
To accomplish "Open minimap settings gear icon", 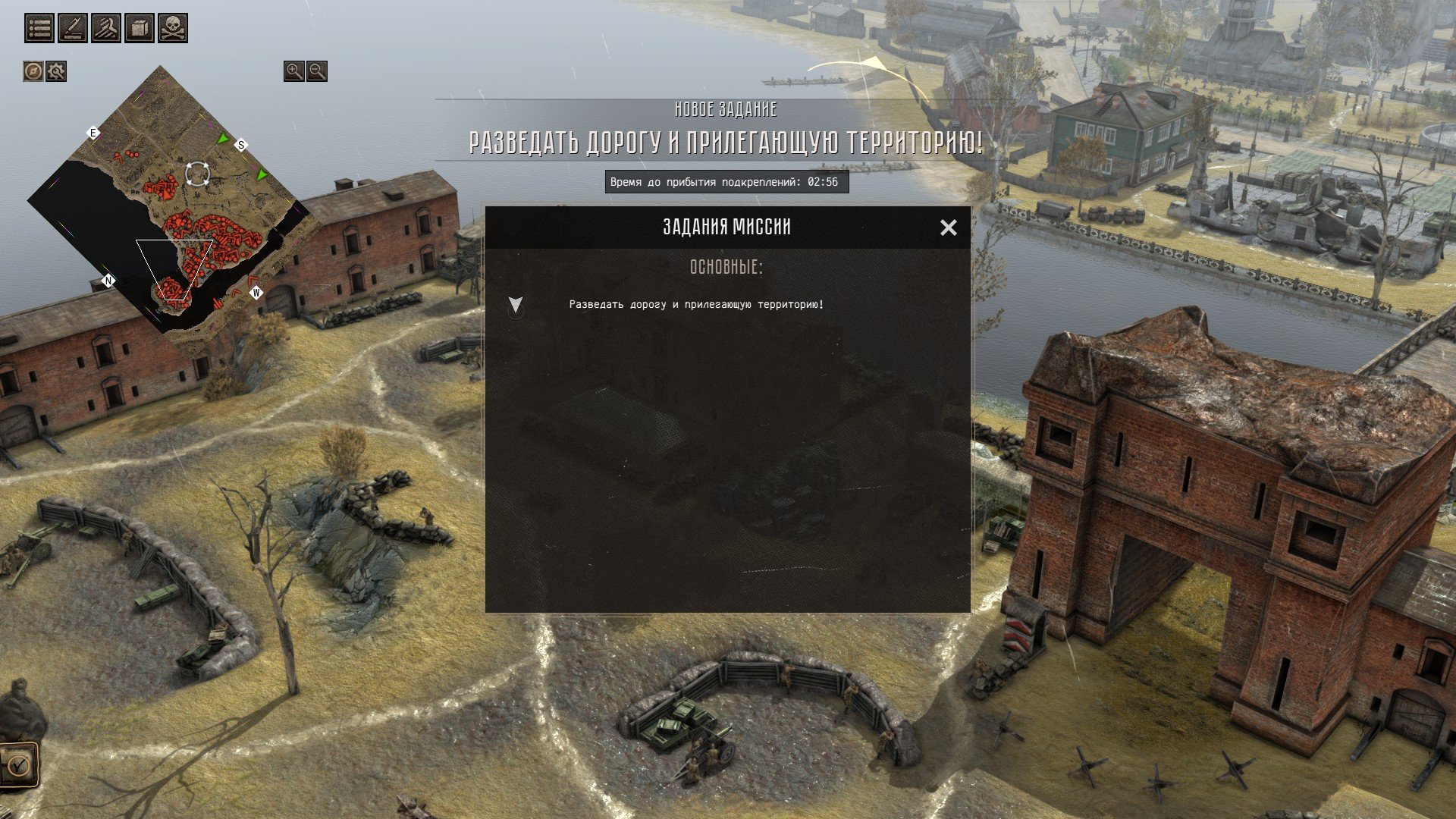I will tap(56, 71).
